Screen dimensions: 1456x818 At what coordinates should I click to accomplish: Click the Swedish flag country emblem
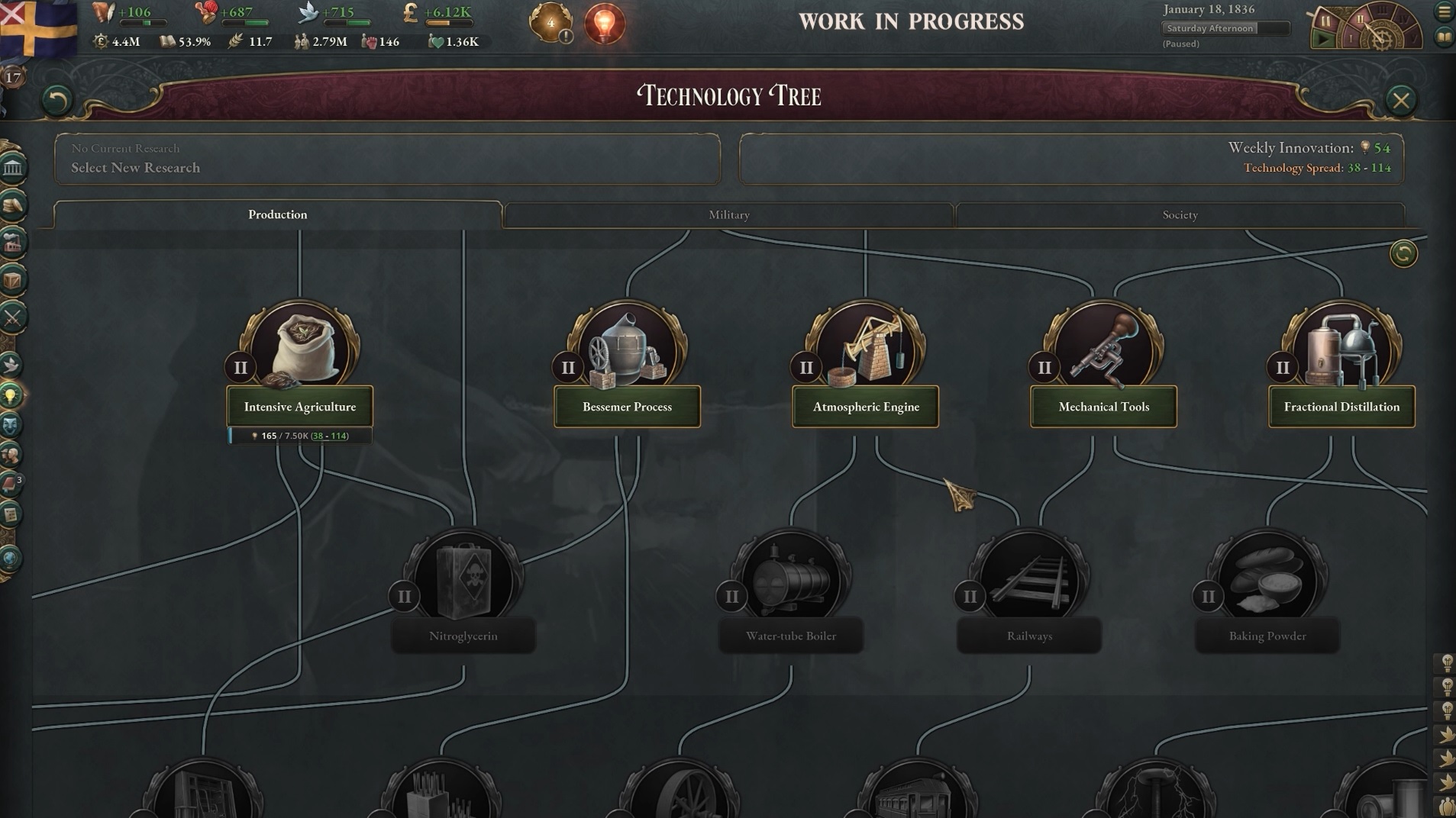[x=38, y=27]
